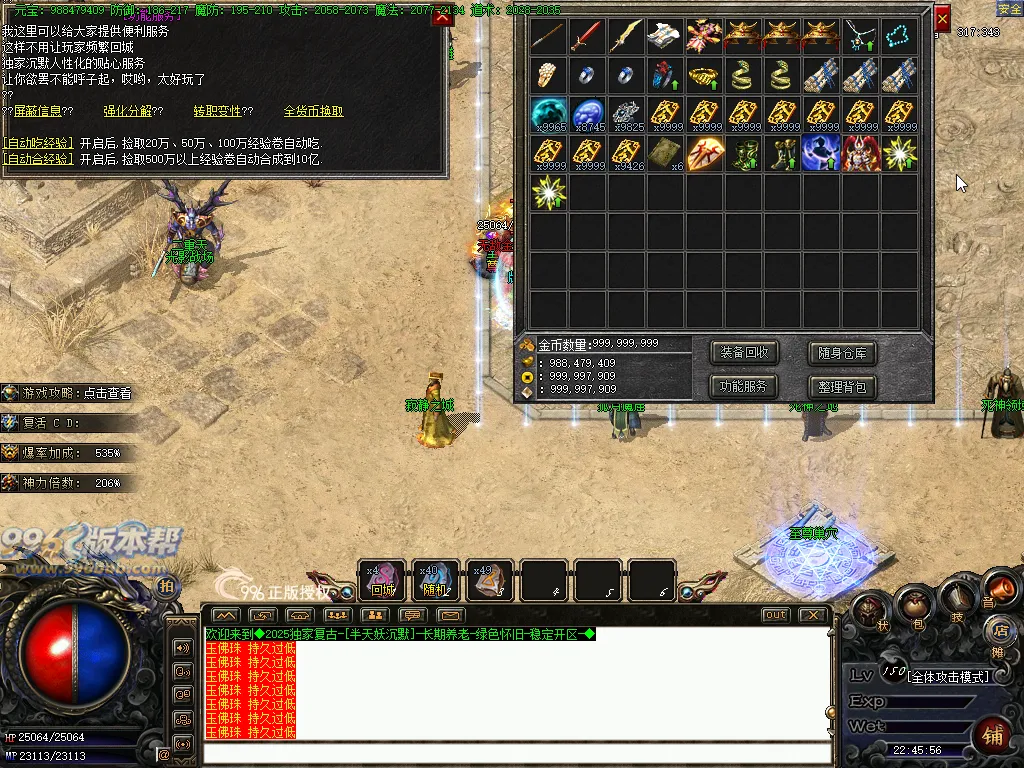Viewport: 1024px width, 768px height.
Task: Open the 随身仓库 portable warehouse
Action: 841,353
